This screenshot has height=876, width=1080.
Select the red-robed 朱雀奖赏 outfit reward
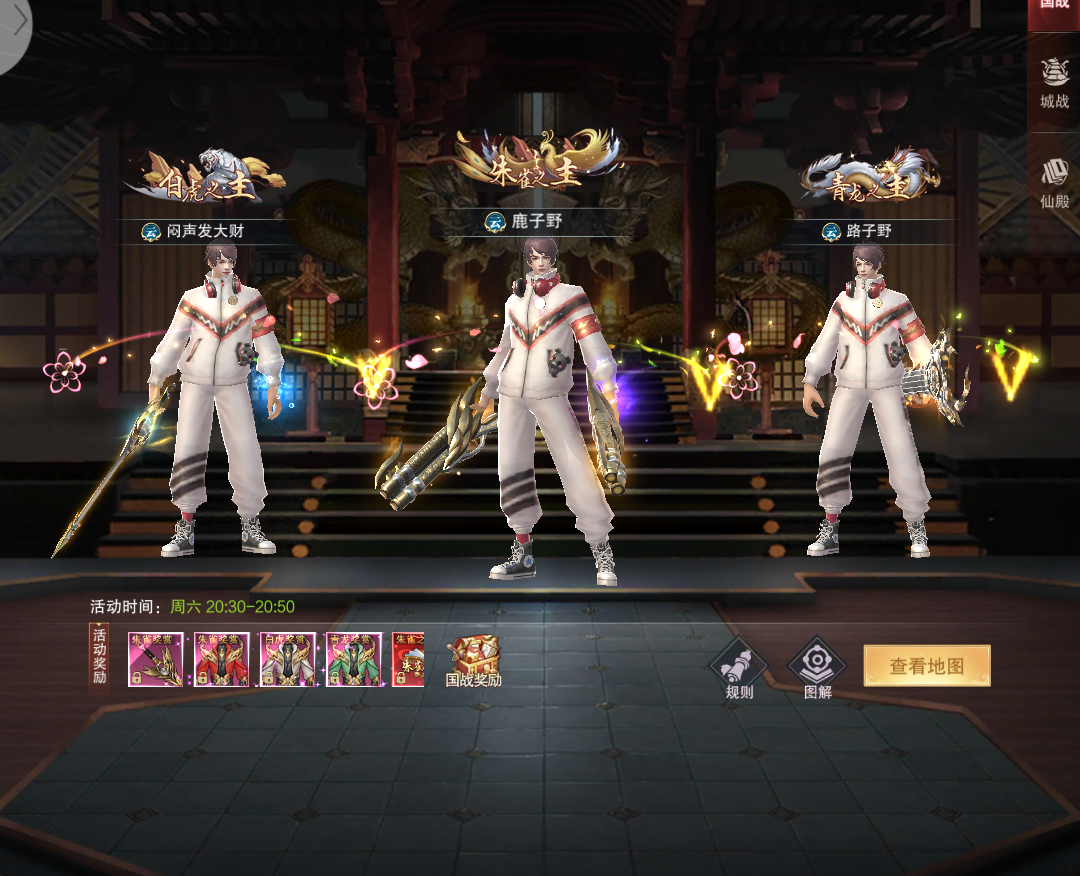click(x=221, y=660)
